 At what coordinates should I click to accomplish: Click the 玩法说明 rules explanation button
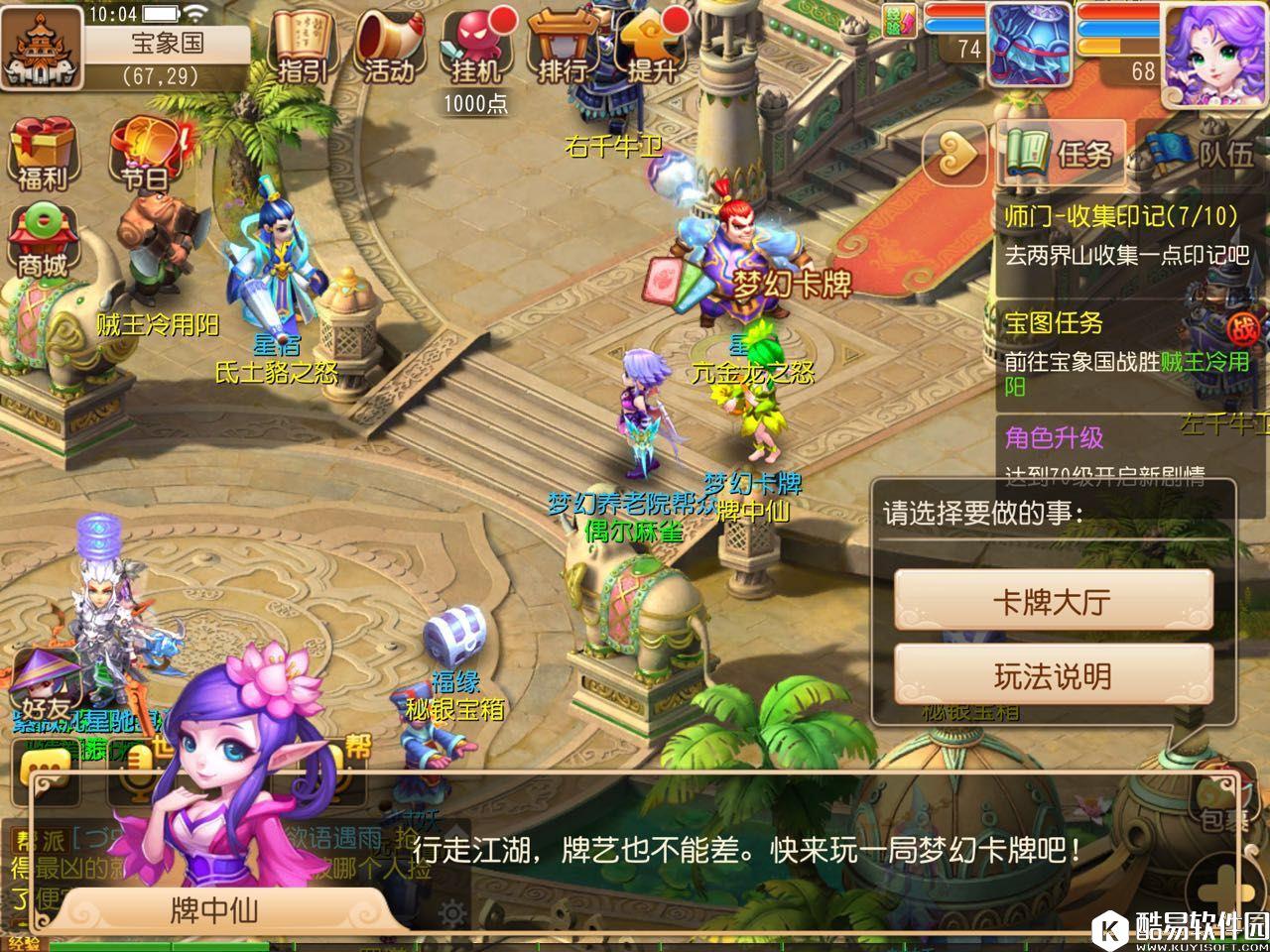click(1052, 674)
